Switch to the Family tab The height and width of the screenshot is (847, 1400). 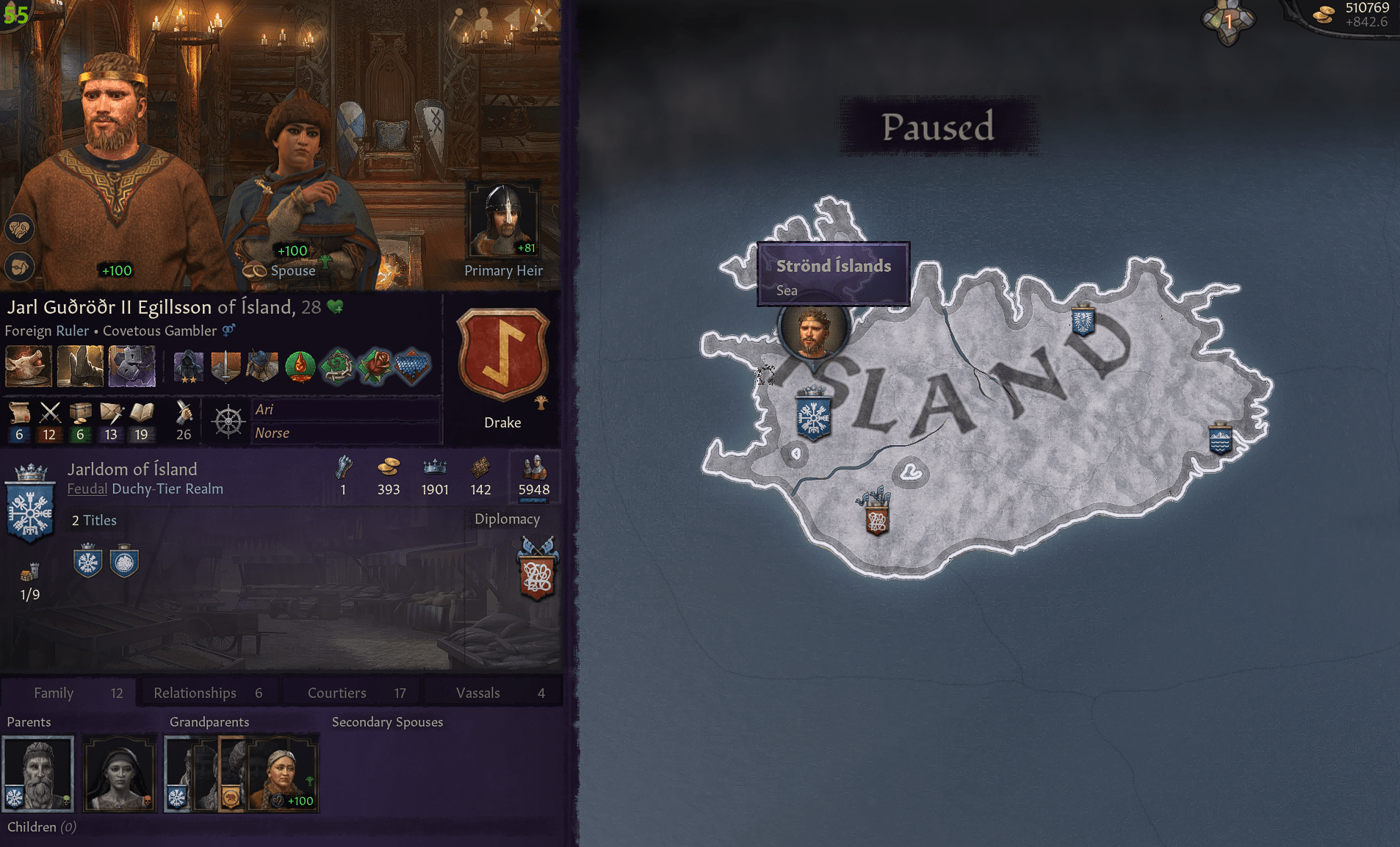coord(68,693)
